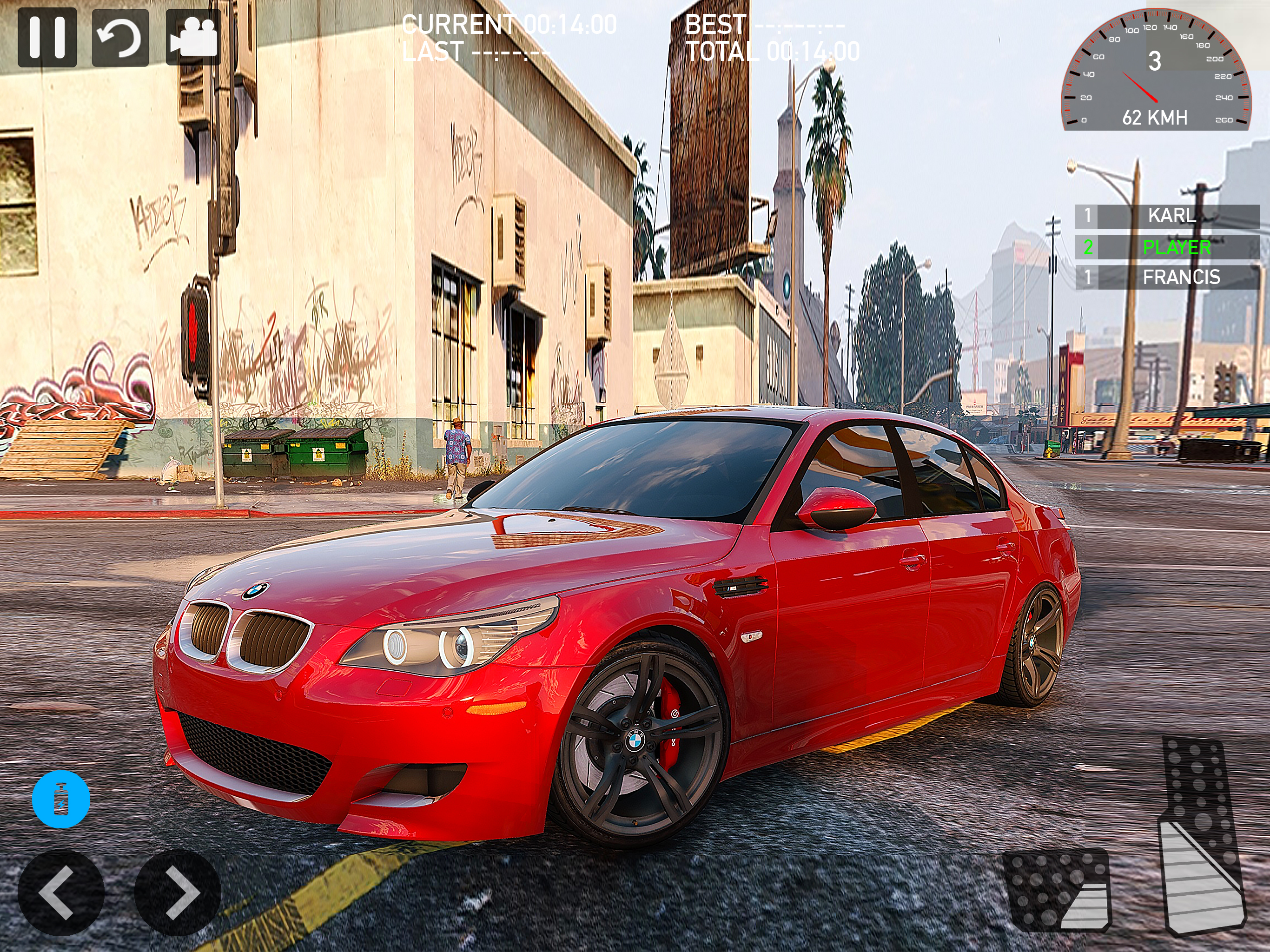Activate the blue nitro boost button
Screen dimensions: 1270x952
point(61,799)
